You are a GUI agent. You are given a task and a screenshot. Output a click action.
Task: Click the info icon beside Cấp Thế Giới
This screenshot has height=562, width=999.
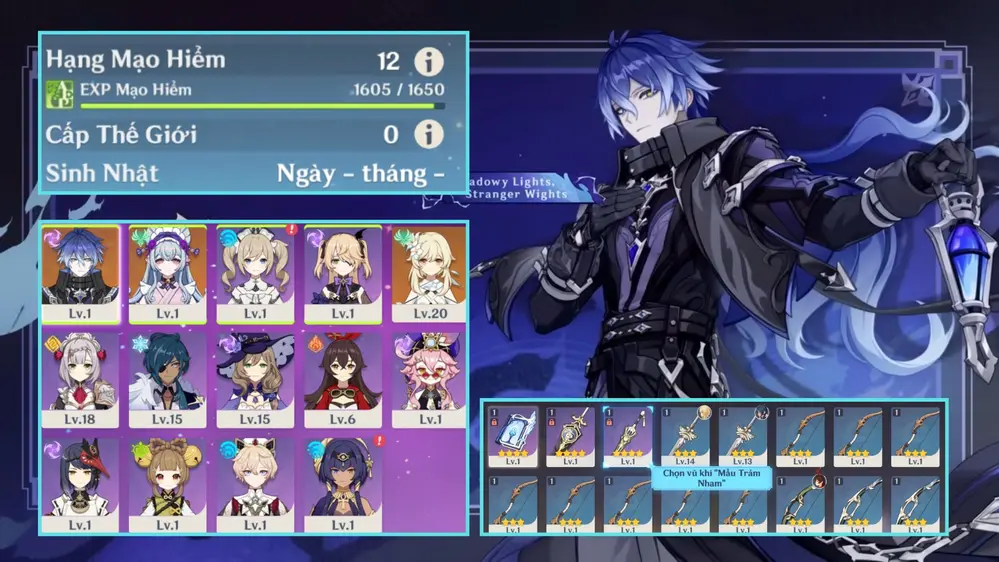[x=429, y=134]
